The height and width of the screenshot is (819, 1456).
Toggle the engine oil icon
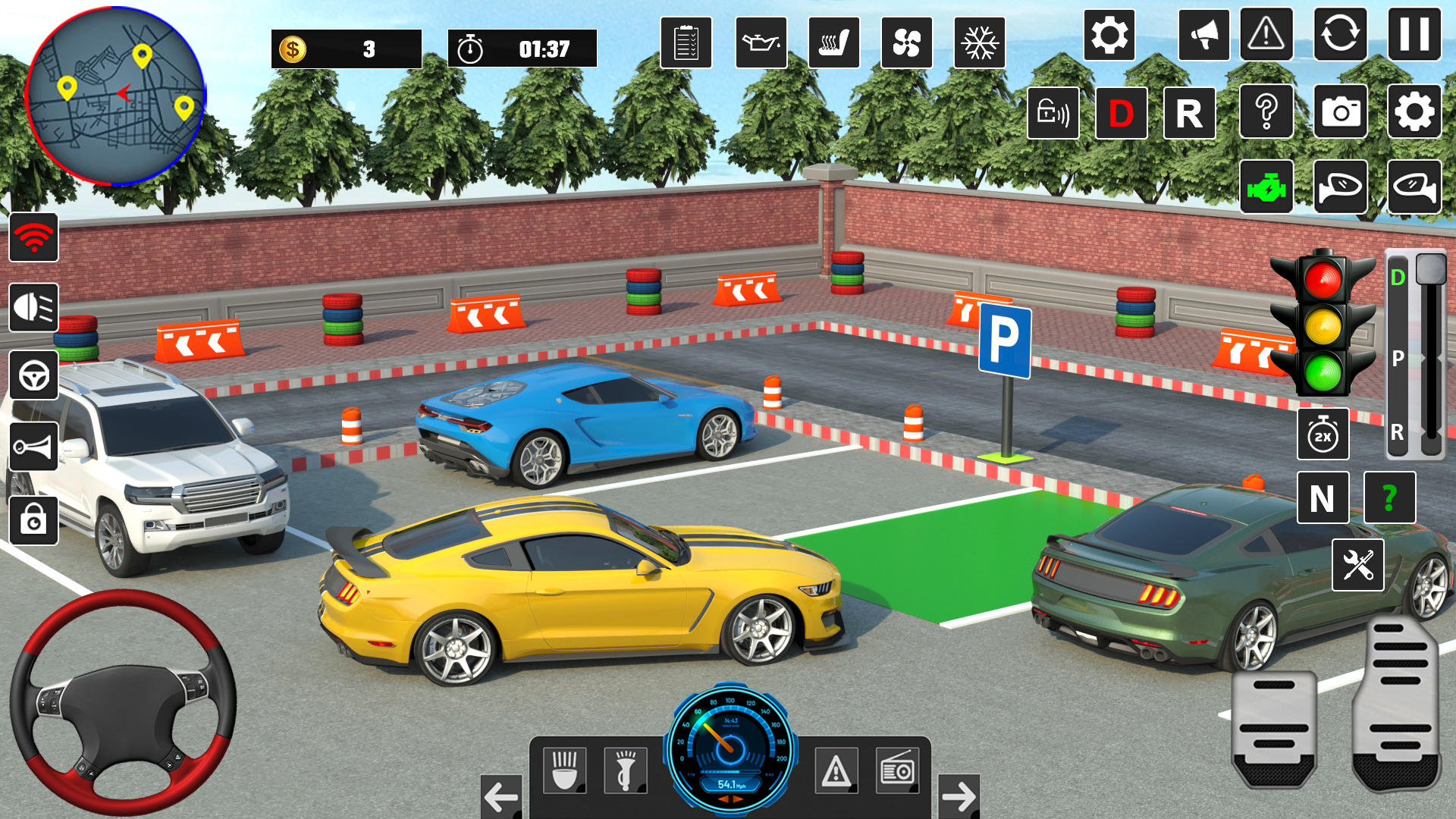pyautogui.click(x=761, y=43)
